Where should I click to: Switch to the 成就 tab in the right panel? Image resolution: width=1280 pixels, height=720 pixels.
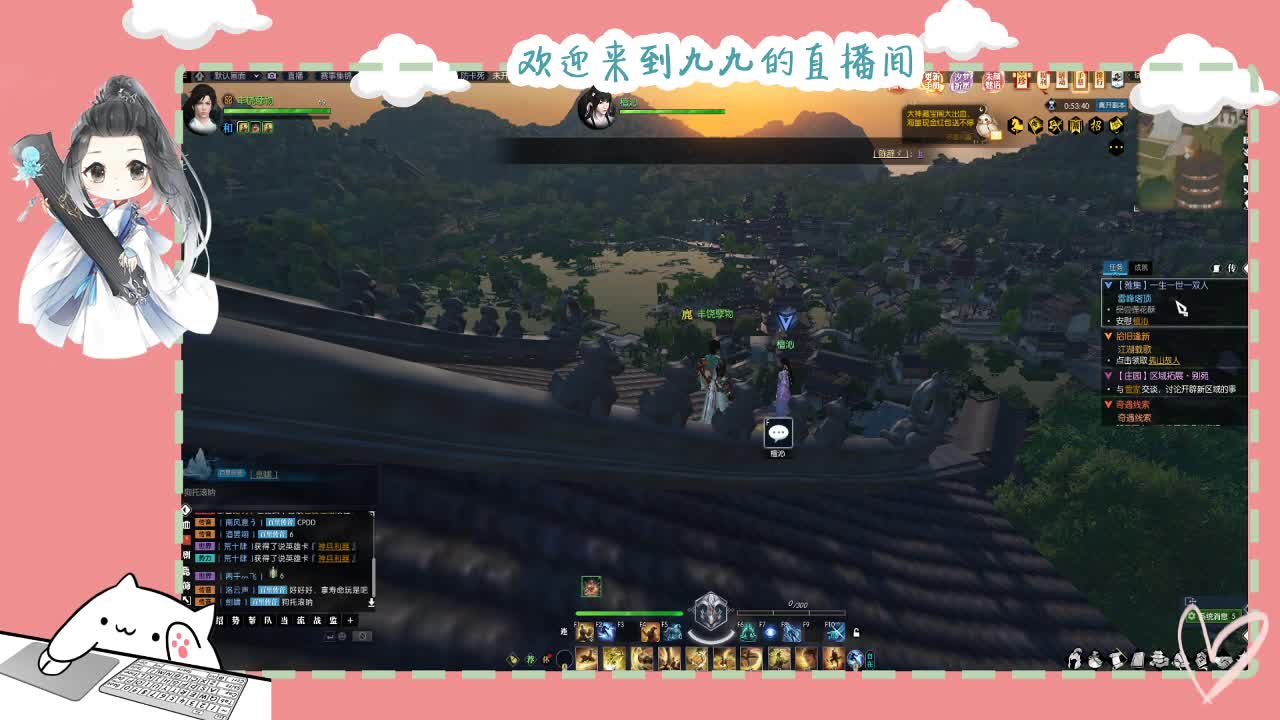(1140, 265)
